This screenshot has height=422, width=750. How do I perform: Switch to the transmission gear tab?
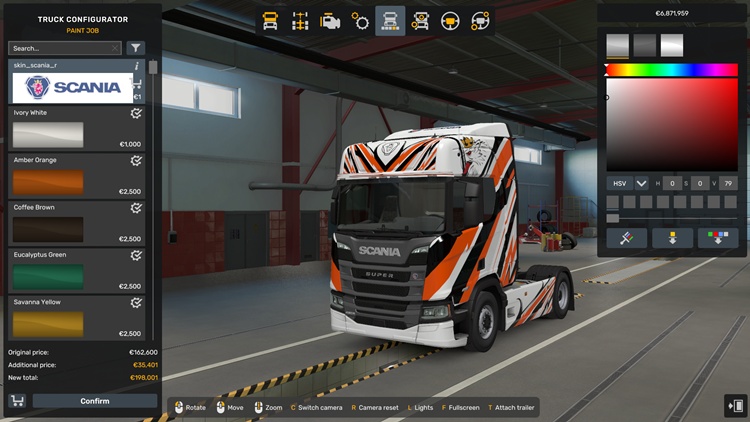coord(360,20)
